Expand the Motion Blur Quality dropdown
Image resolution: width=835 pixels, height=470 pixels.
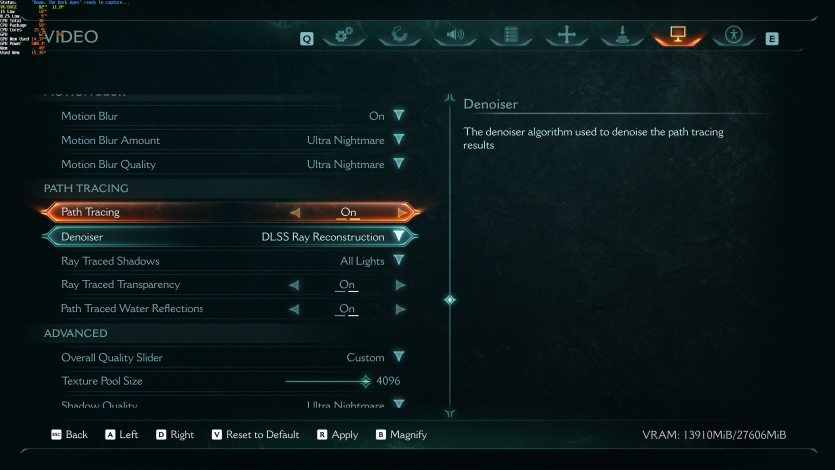tap(398, 164)
